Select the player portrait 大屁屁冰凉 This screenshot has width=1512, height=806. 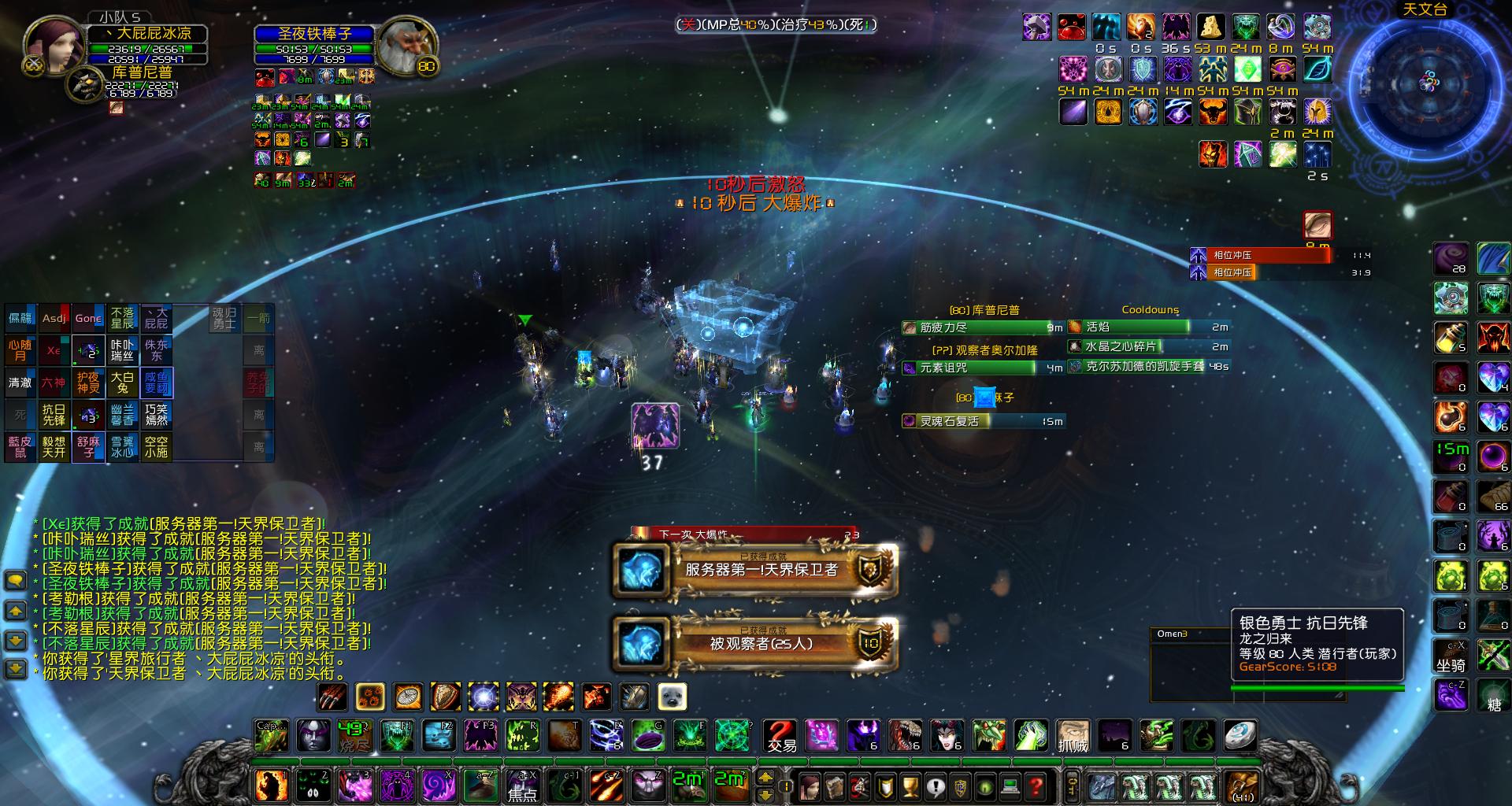[54, 46]
